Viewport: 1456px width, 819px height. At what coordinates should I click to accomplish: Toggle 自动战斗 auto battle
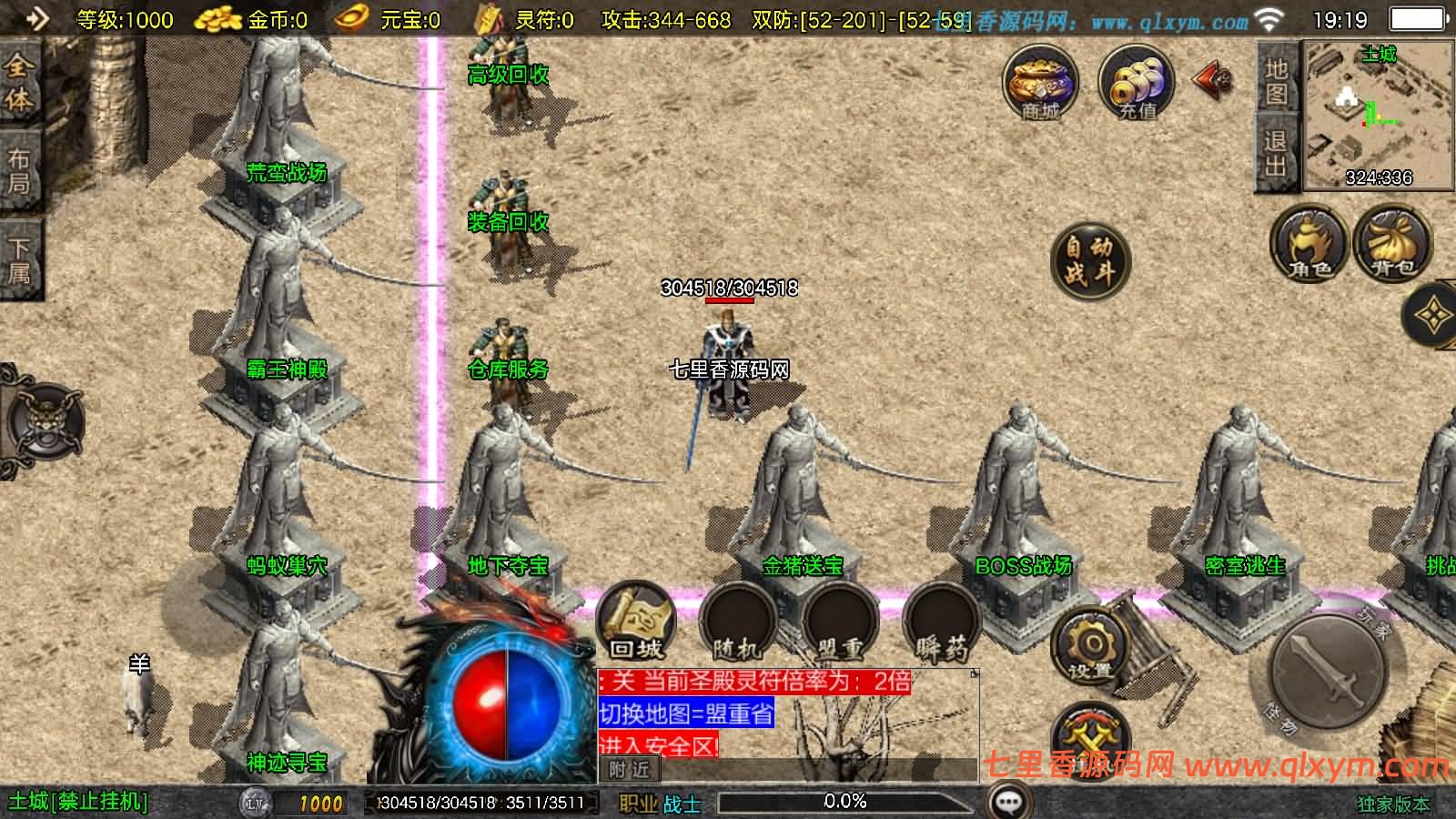click(1089, 259)
